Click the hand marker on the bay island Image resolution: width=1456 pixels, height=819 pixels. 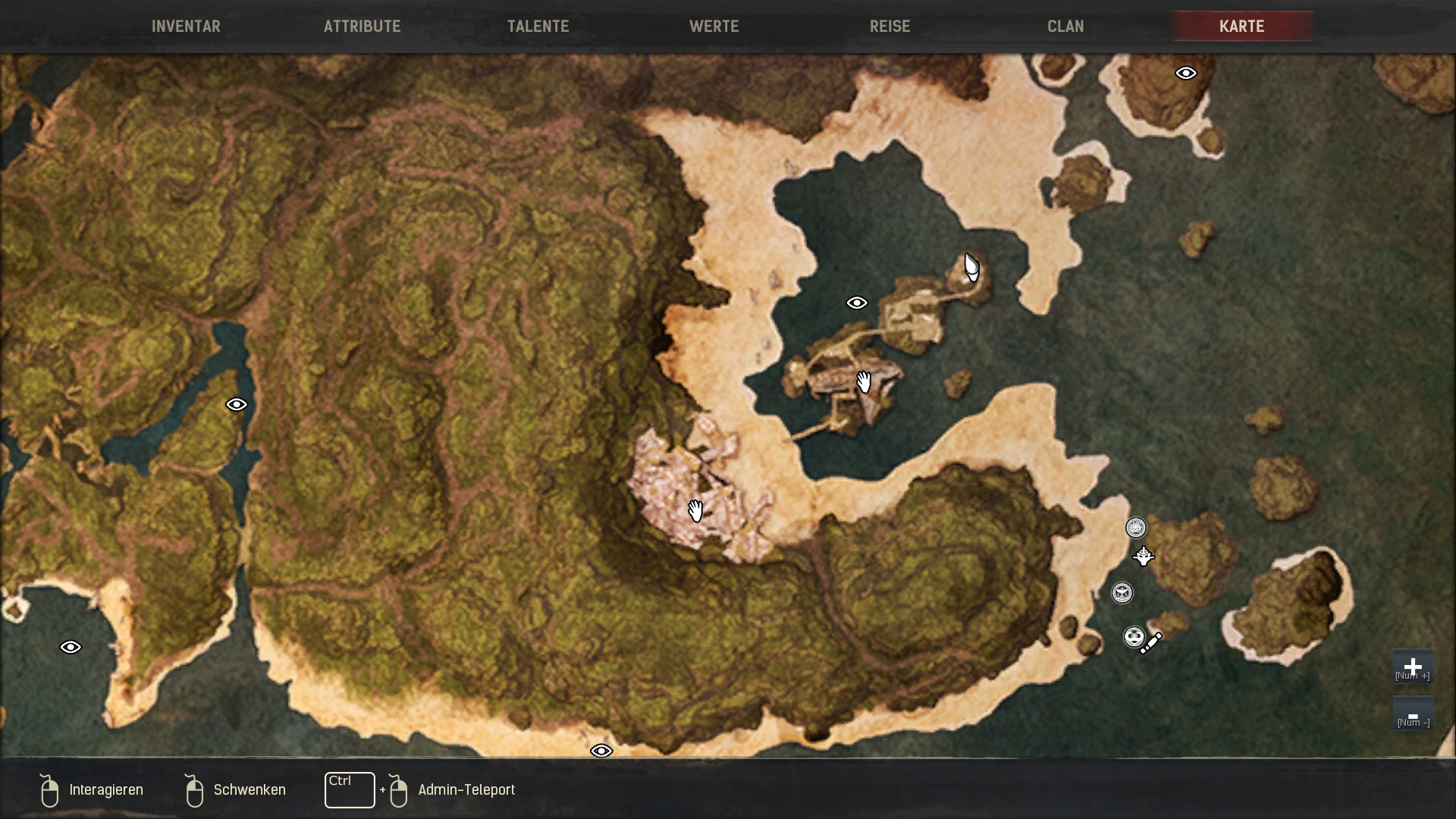click(863, 381)
